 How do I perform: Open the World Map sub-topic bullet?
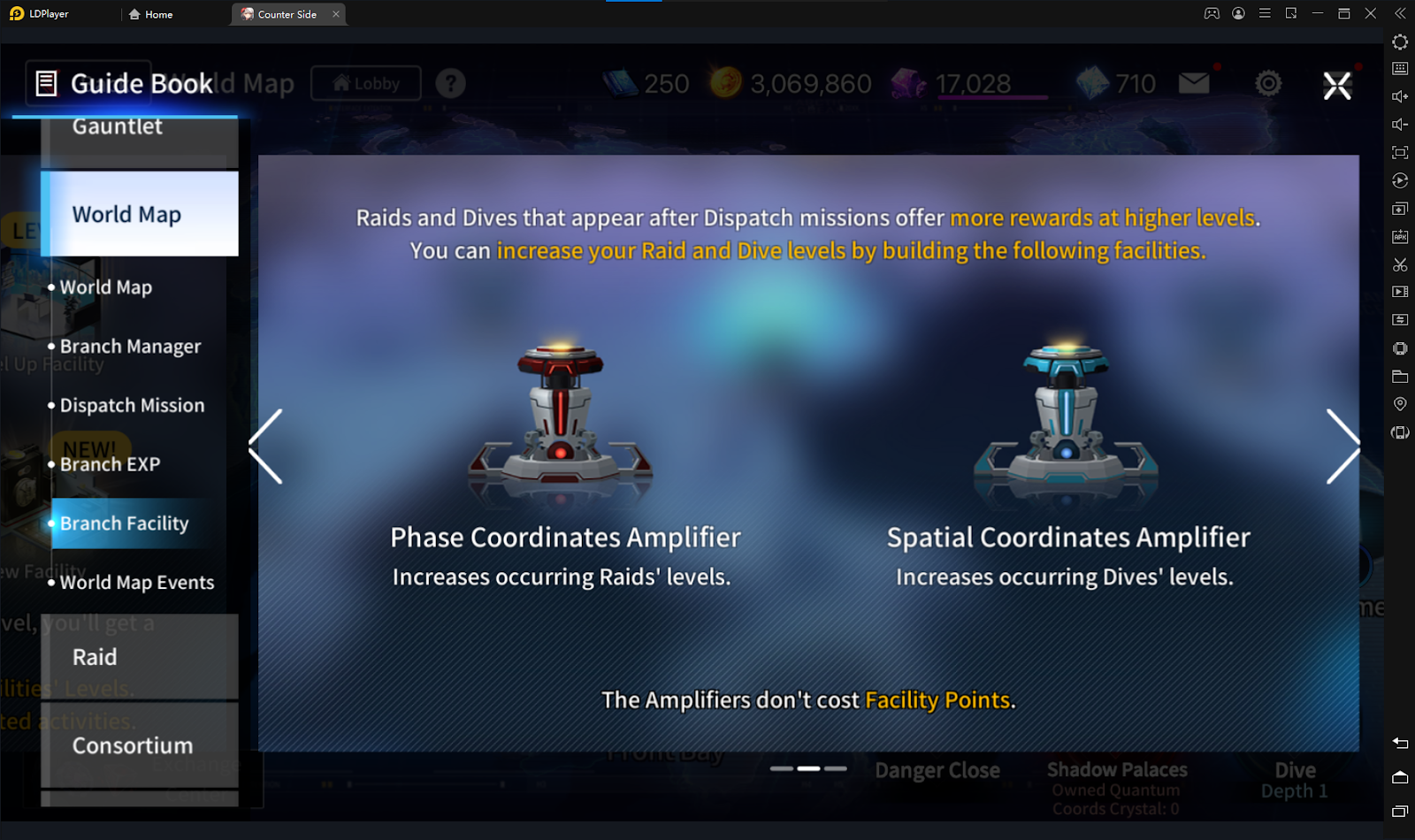[106, 287]
